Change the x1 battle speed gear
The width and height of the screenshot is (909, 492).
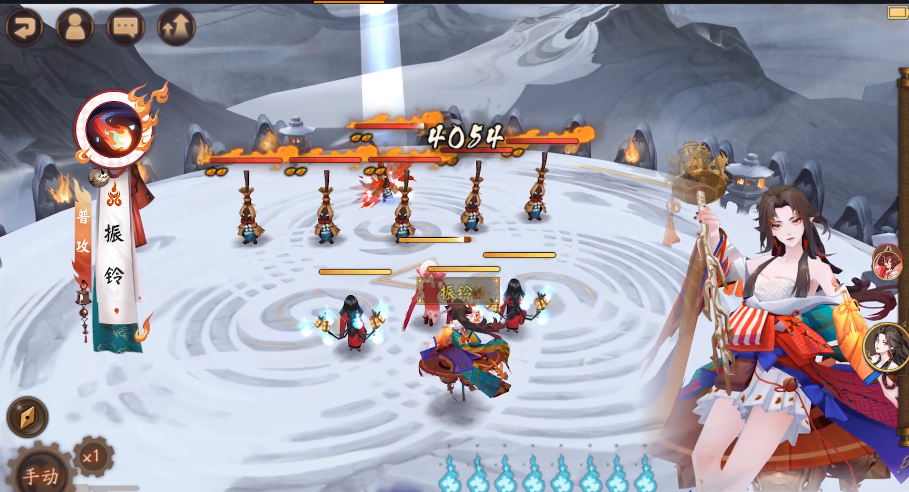pyautogui.click(x=93, y=457)
